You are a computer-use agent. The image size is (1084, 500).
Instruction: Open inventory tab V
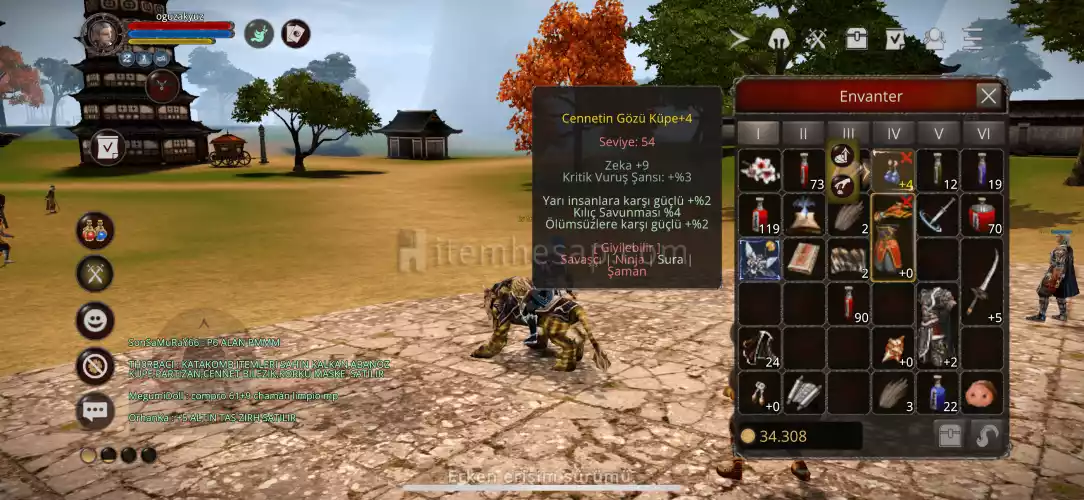click(938, 133)
